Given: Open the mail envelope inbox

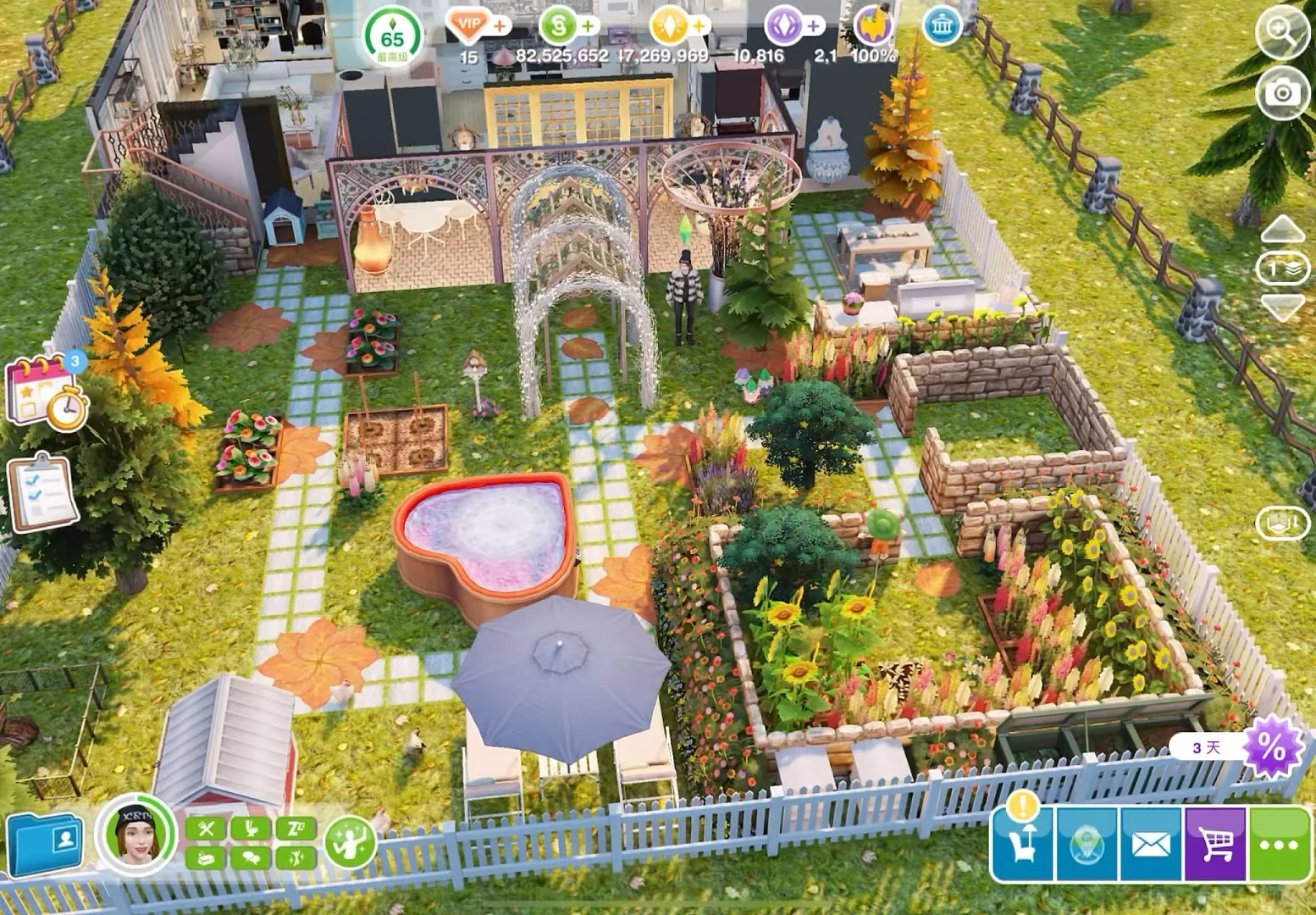Looking at the screenshot, I should coord(1150,845).
